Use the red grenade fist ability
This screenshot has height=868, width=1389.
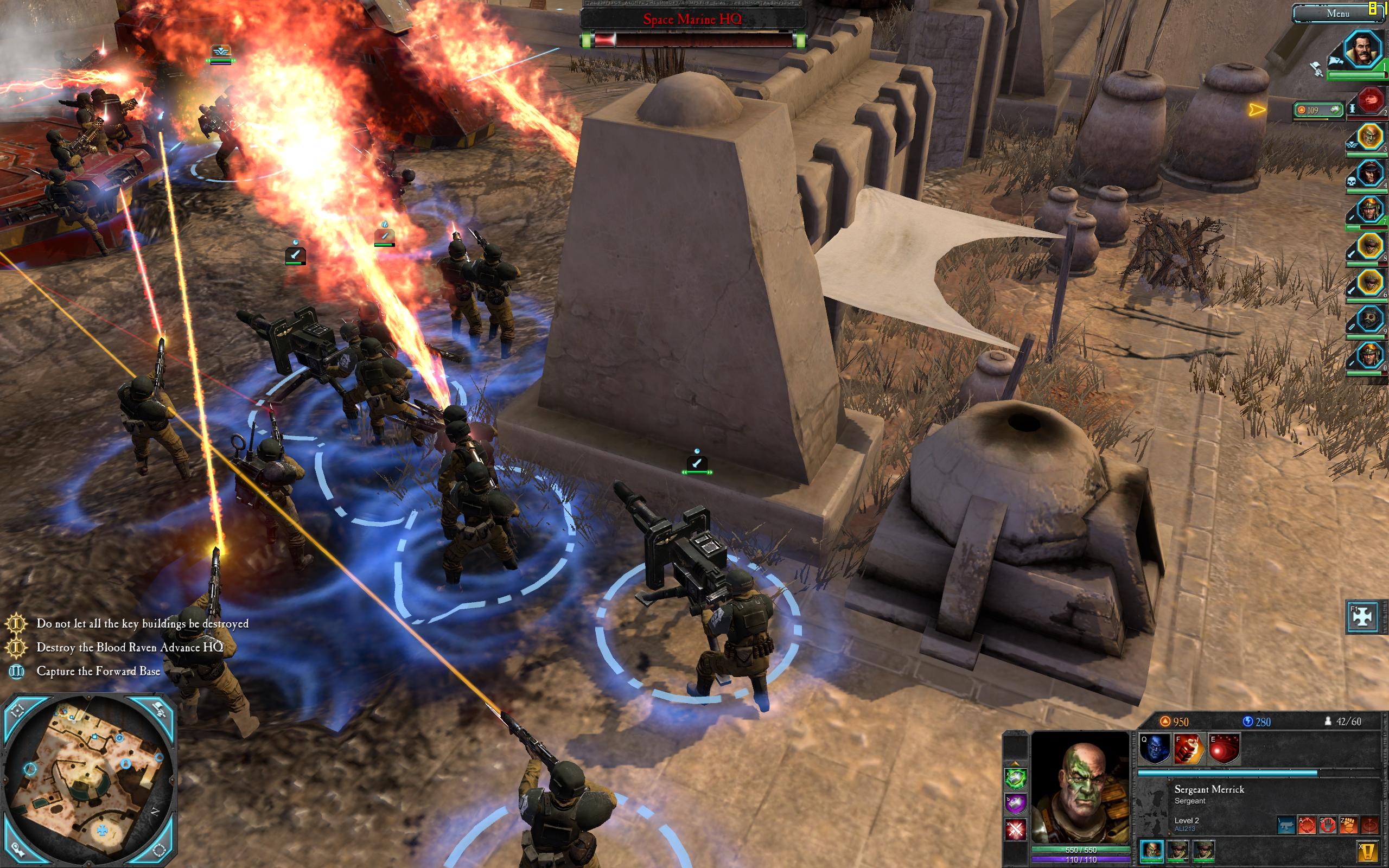(1189, 749)
